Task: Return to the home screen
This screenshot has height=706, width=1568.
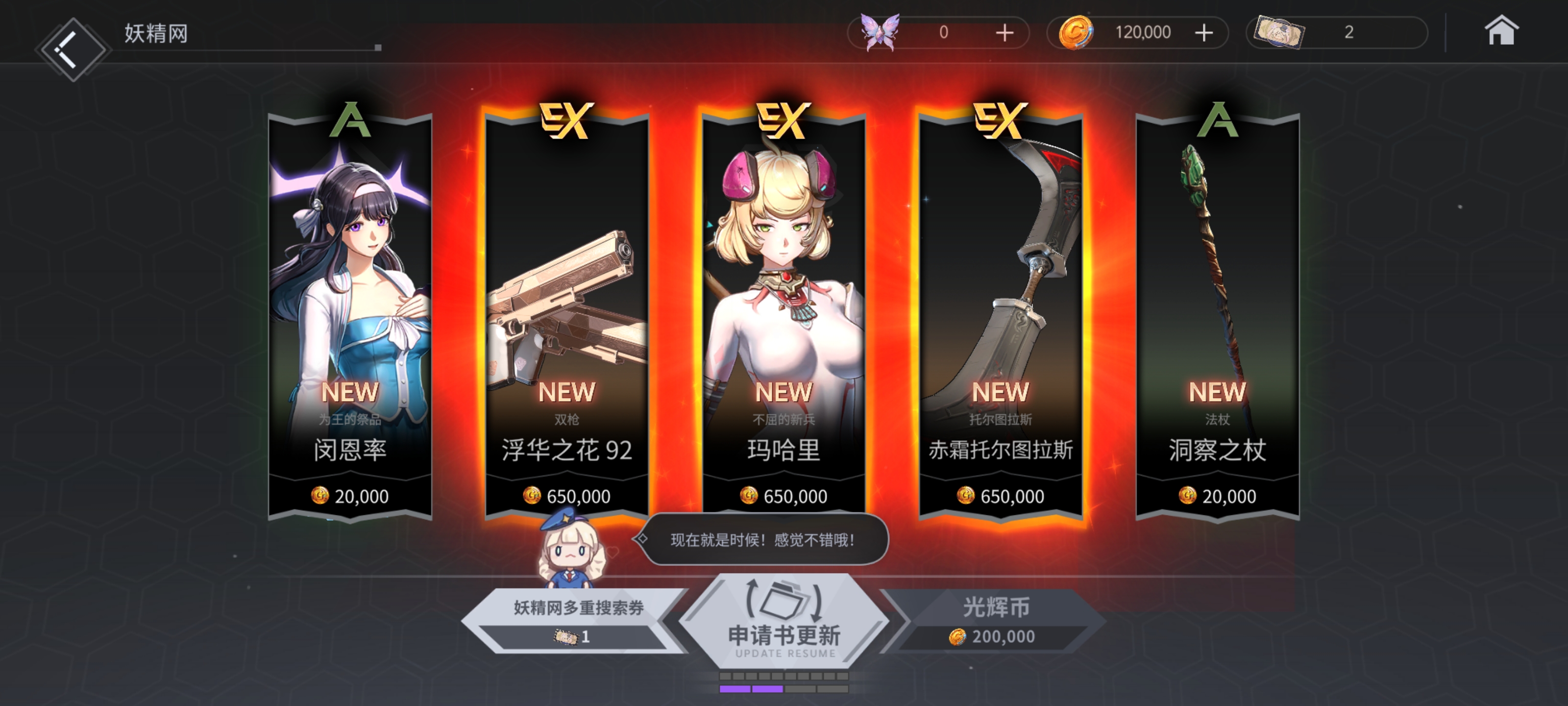Action: pos(1500,32)
